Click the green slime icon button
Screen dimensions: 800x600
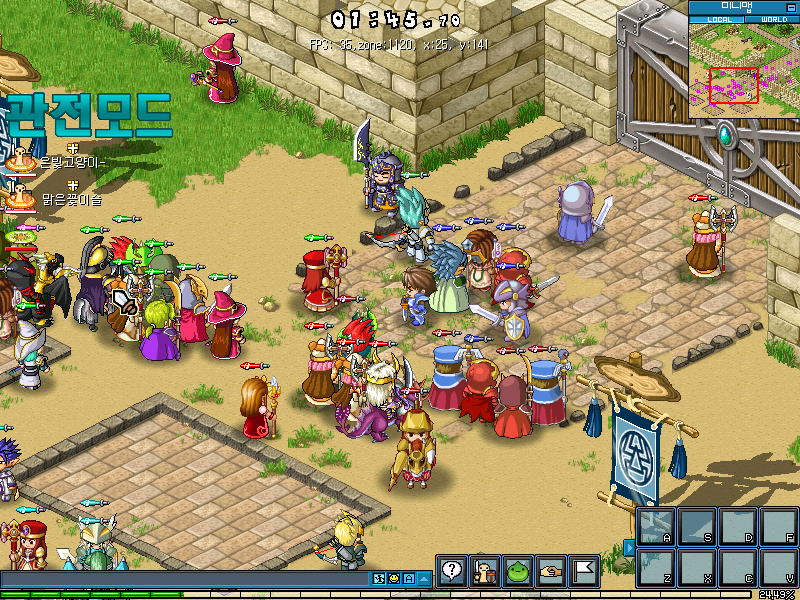[517, 570]
